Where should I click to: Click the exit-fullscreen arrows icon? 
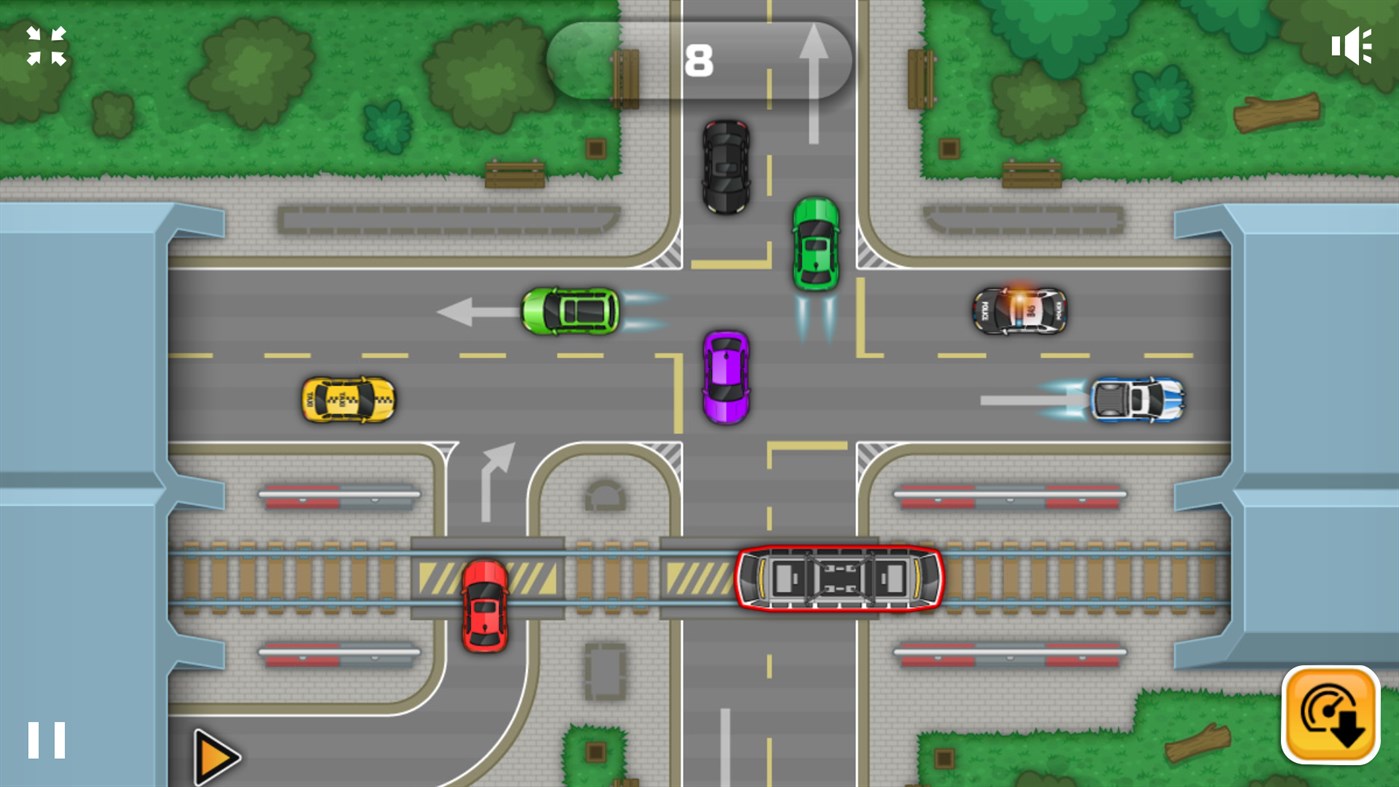pos(44,46)
